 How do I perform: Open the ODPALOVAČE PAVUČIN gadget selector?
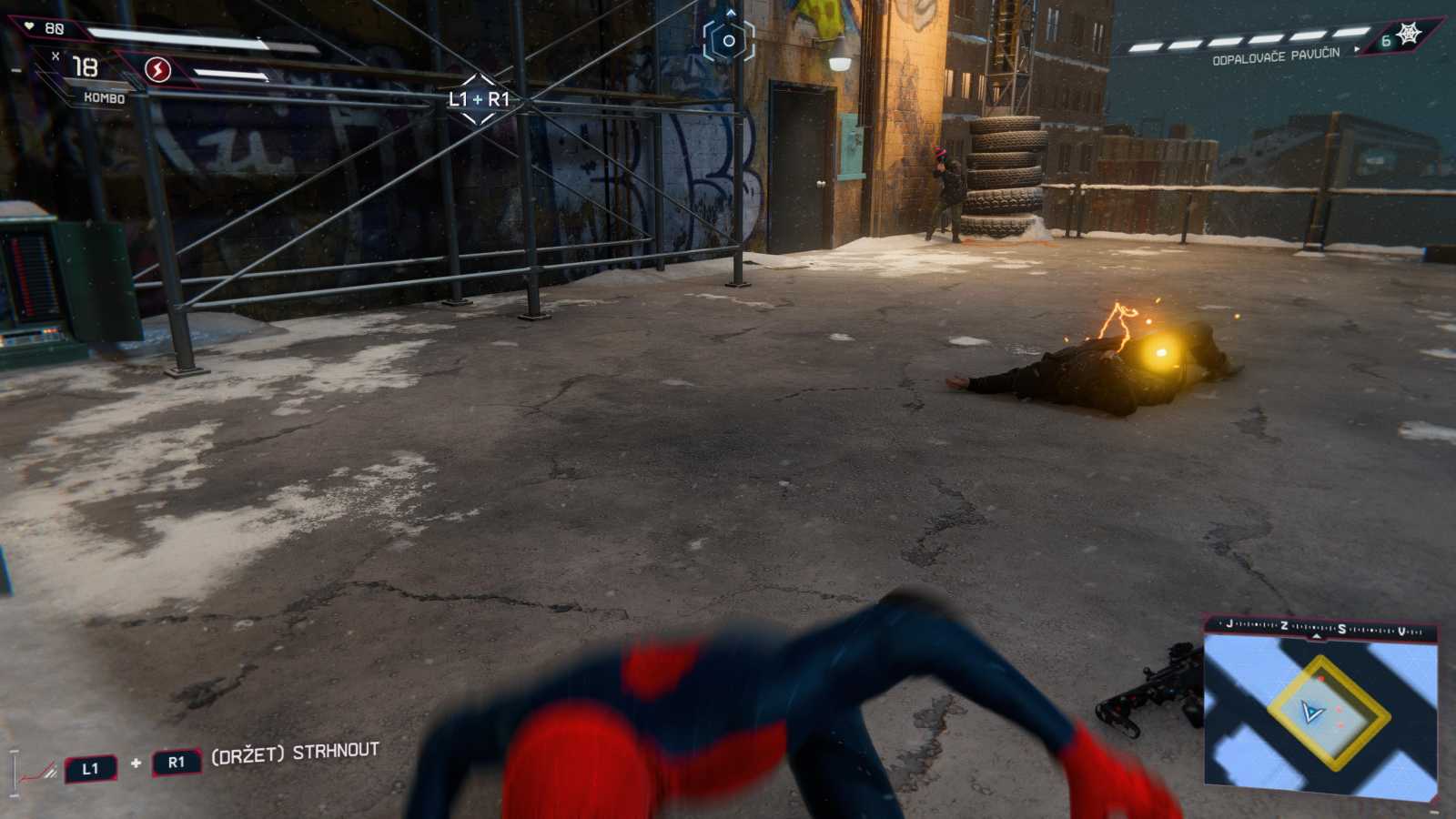pyautogui.click(x=1272, y=56)
